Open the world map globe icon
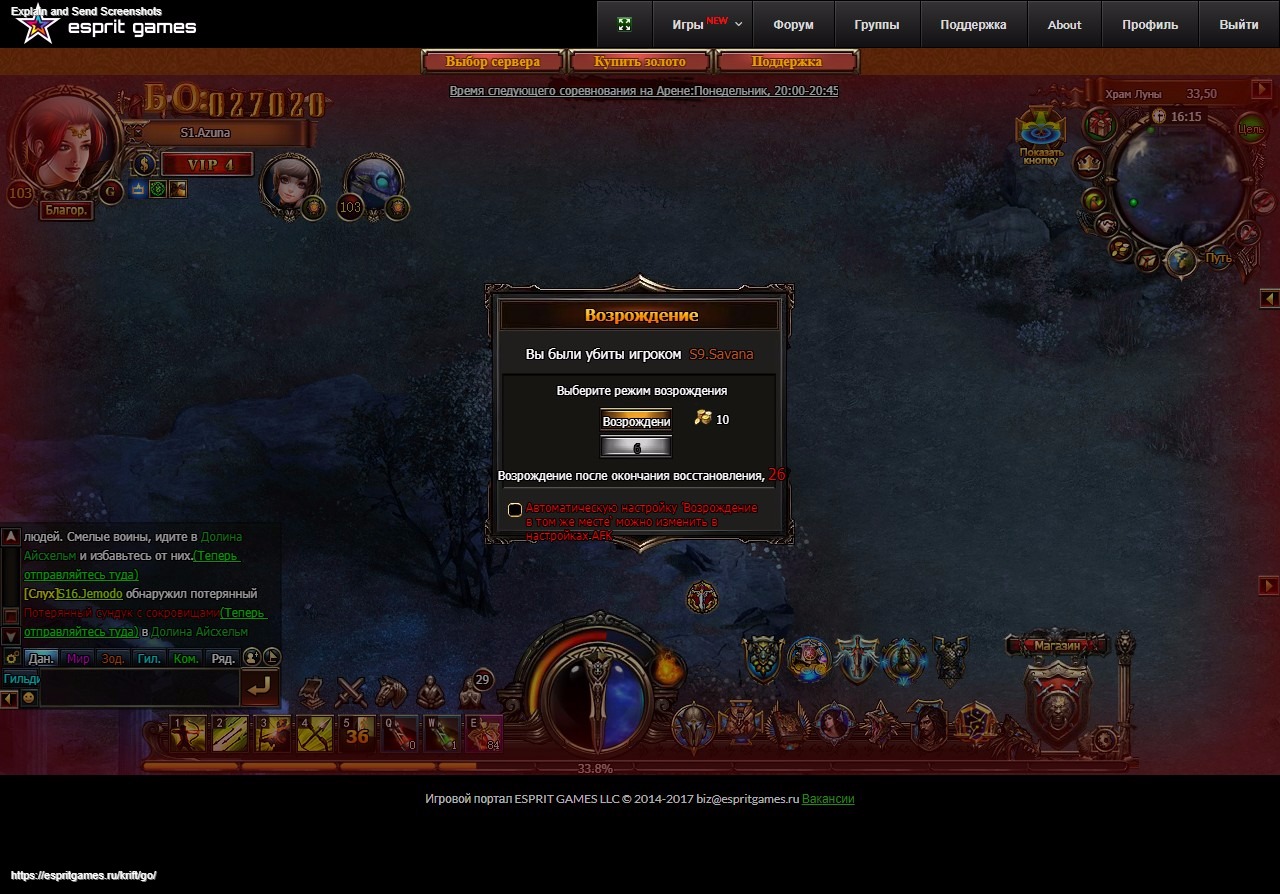 point(1181,260)
